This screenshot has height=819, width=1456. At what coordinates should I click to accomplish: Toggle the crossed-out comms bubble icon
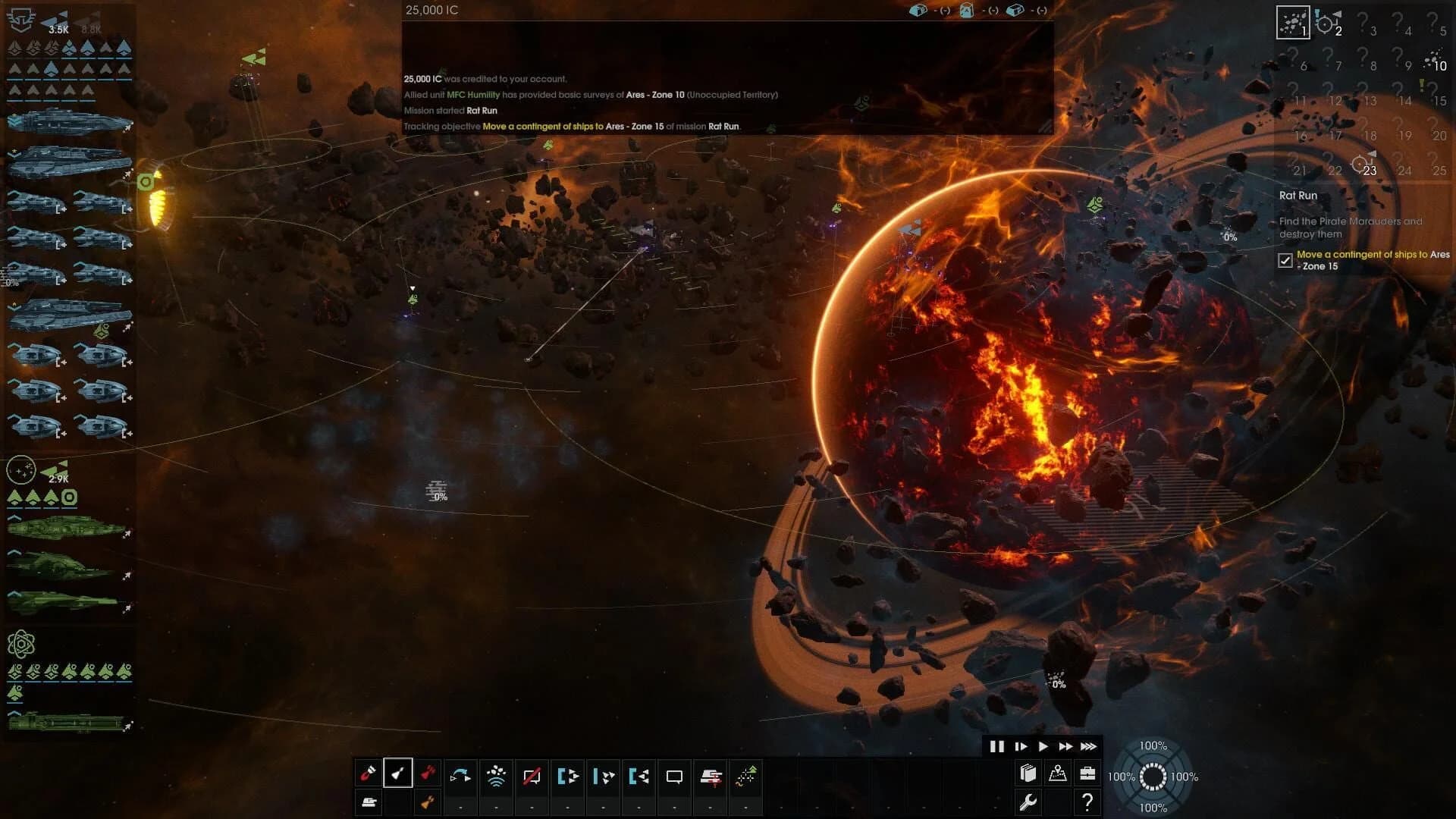(532, 775)
